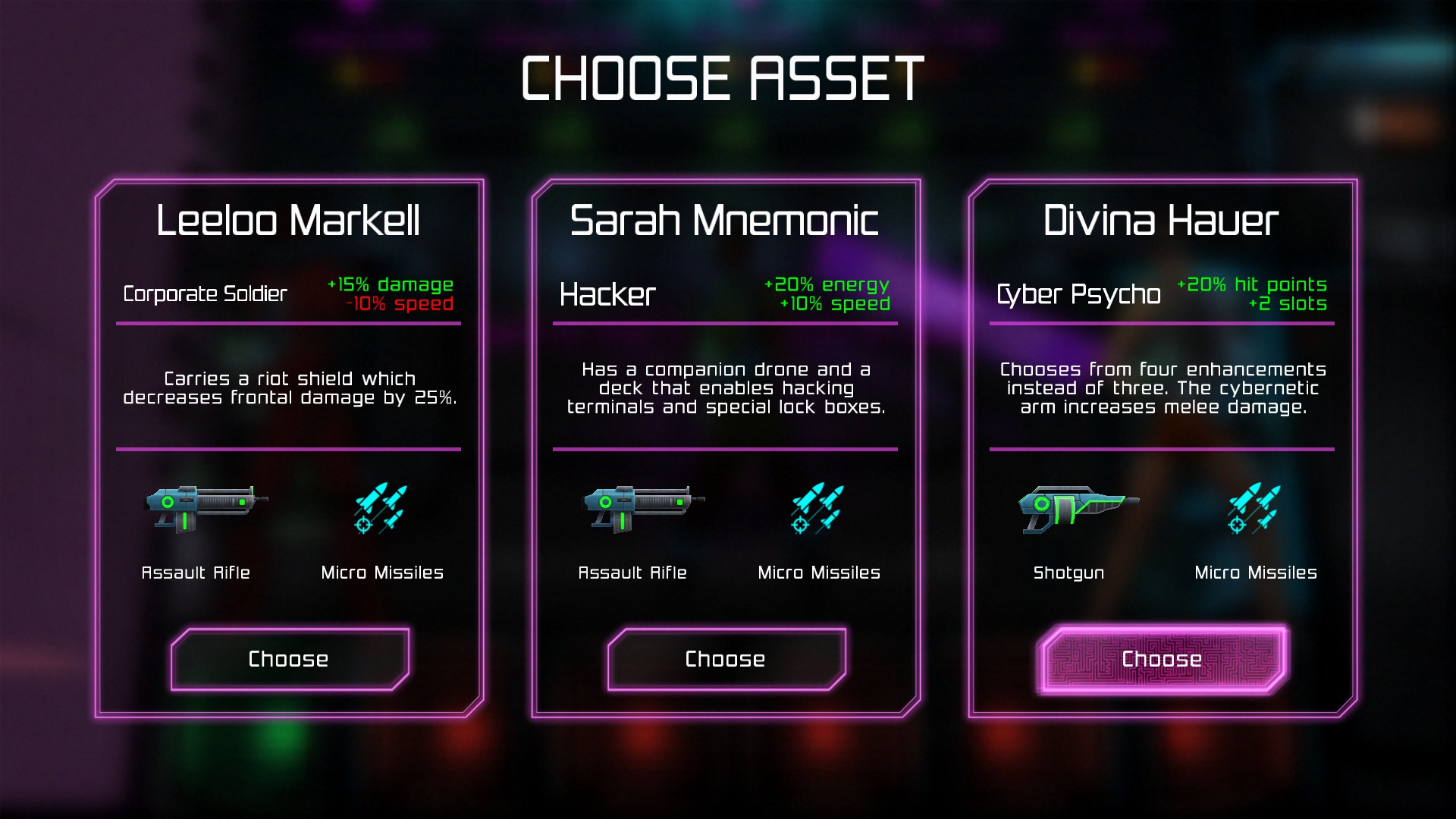This screenshot has width=1456, height=819.
Task: Choose Leeloo Markell the Corporate Soldier
Action: tap(289, 659)
